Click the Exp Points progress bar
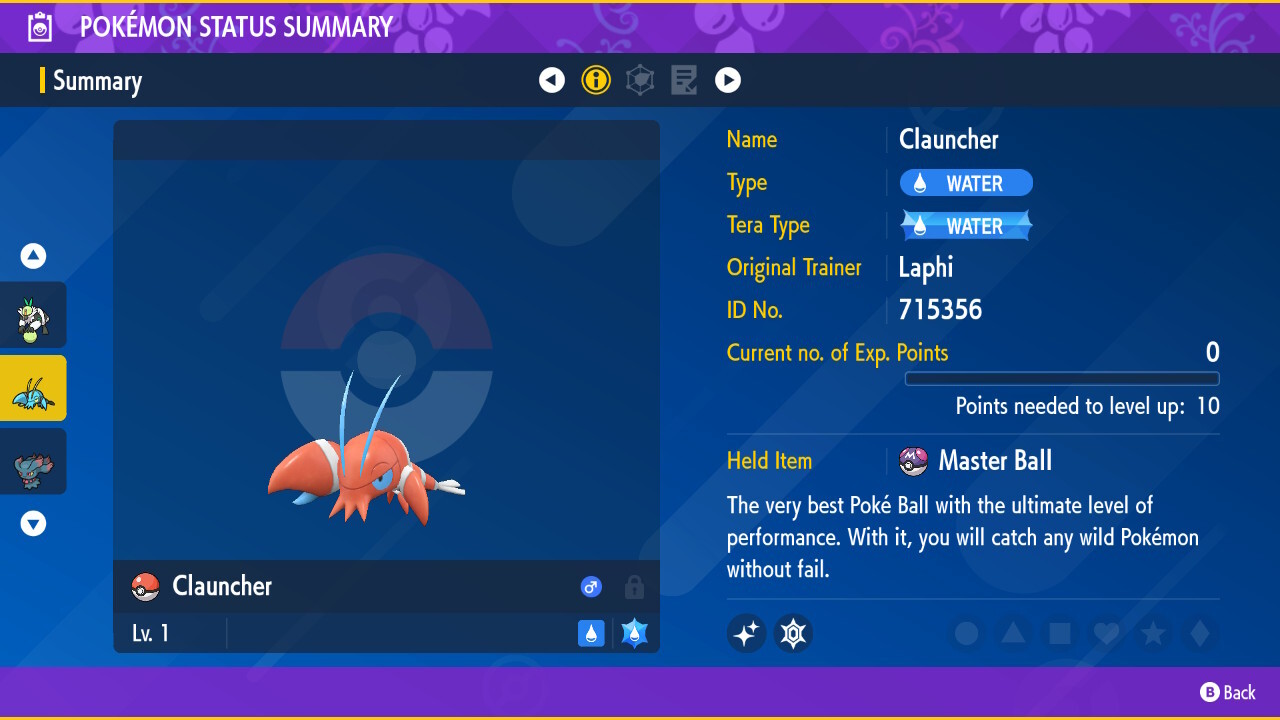 [1062, 379]
